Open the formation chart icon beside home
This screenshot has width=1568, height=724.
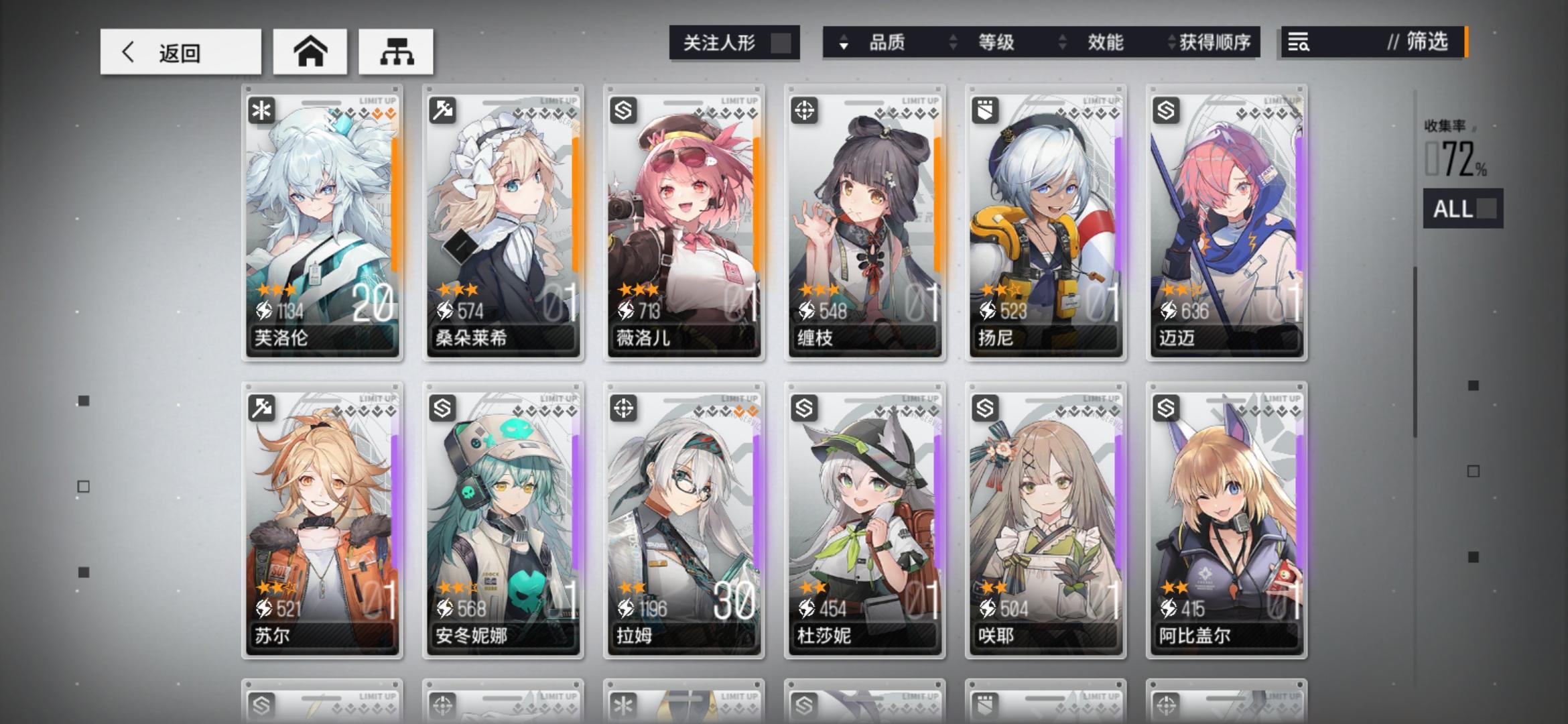[x=397, y=51]
